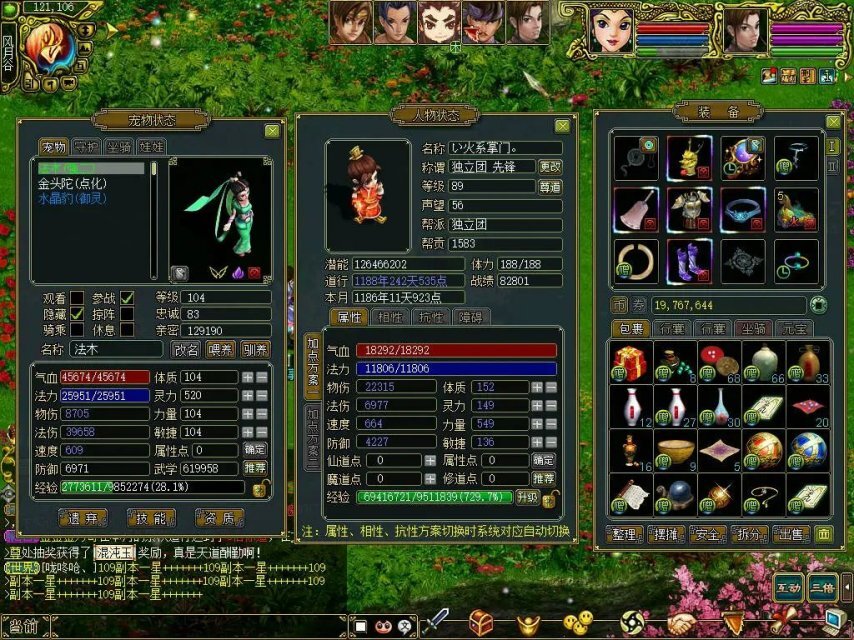This screenshot has width=854, height=640.
Task: Sort the bag with 整理 button
Action: tap(626, 533)
